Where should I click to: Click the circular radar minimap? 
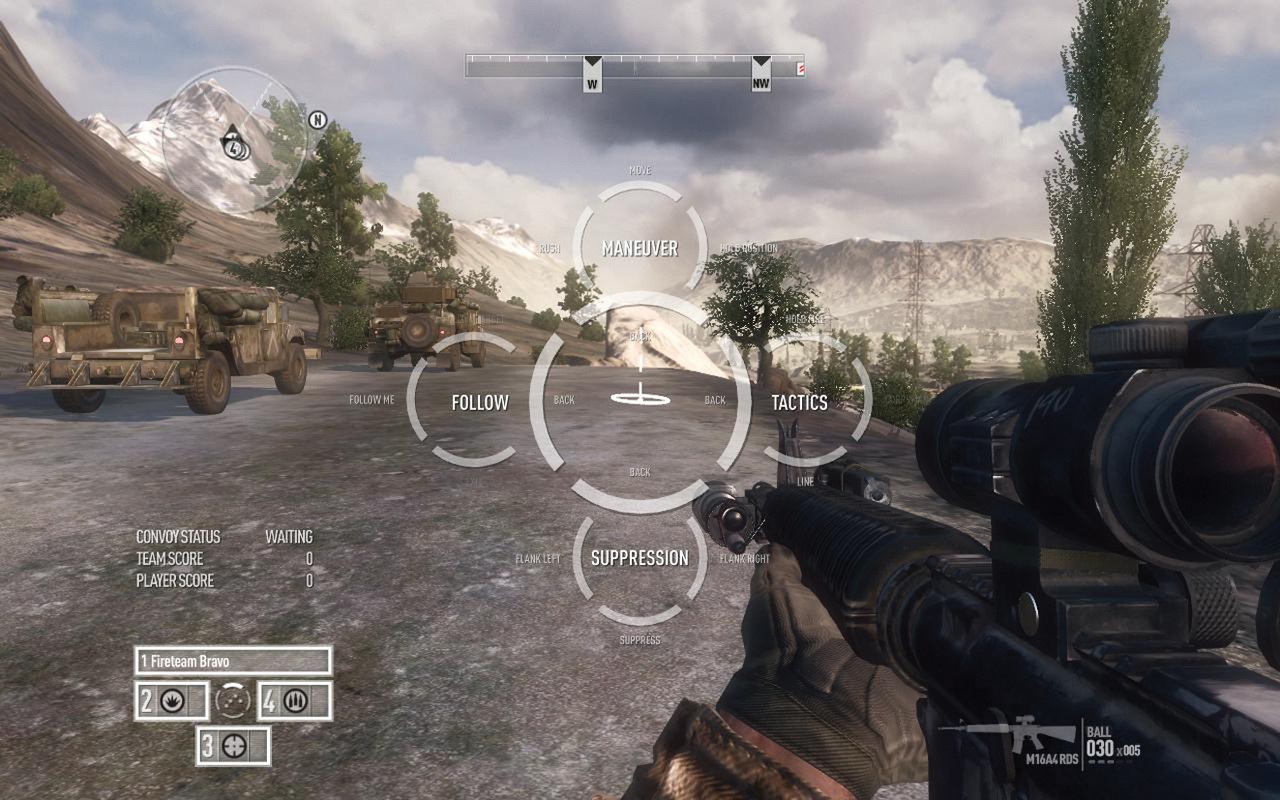click(x=234, y=140)
